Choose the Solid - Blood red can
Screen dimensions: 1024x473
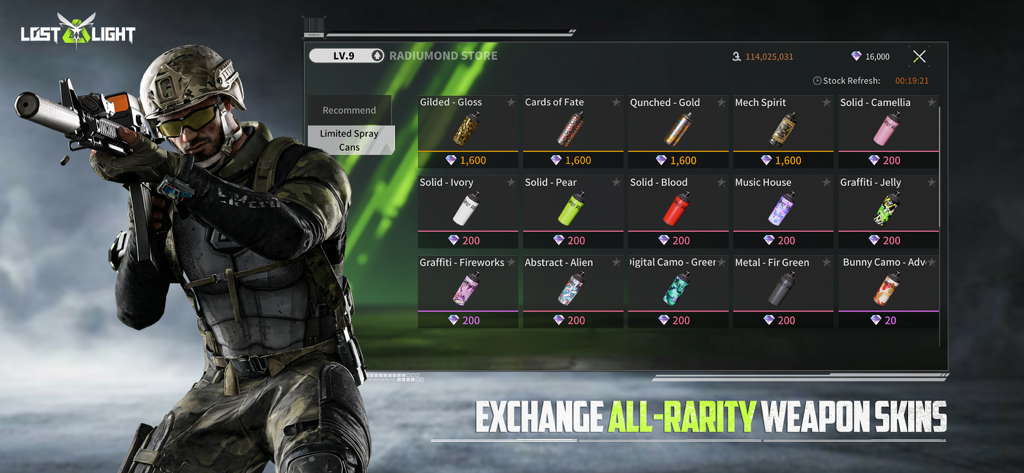pyautogui.click(x=677, y=210)
